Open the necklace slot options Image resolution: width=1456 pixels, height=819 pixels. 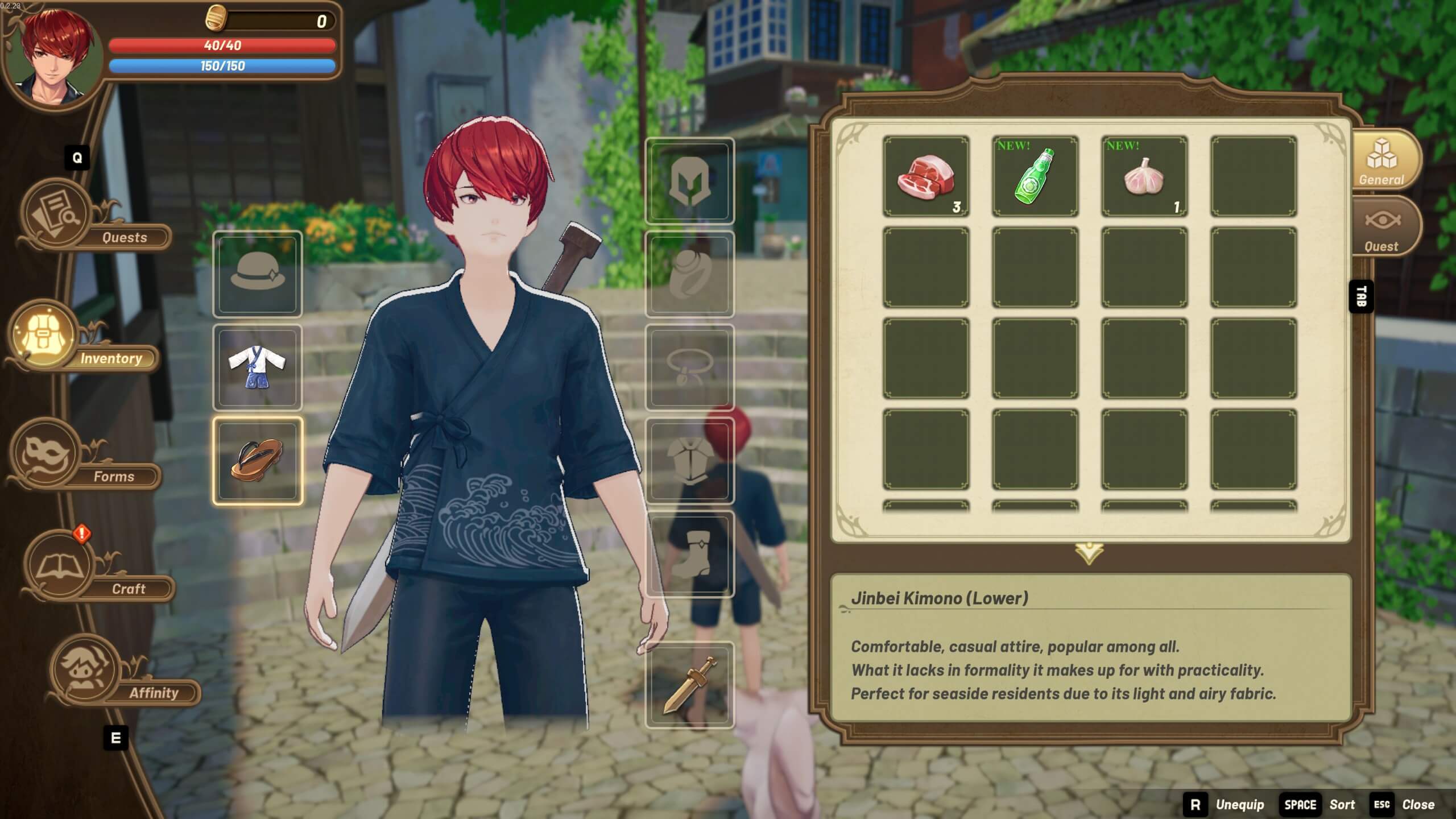coord(689,367)
